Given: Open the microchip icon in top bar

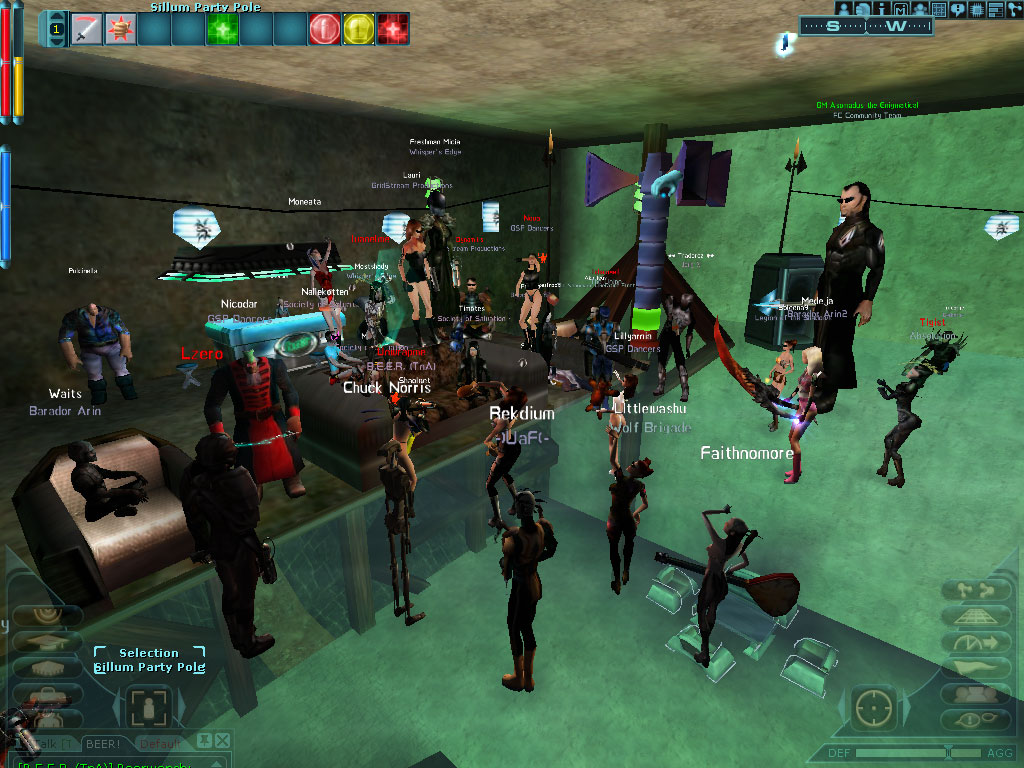Looking at the screenshot, I should [x=977, y=9].
